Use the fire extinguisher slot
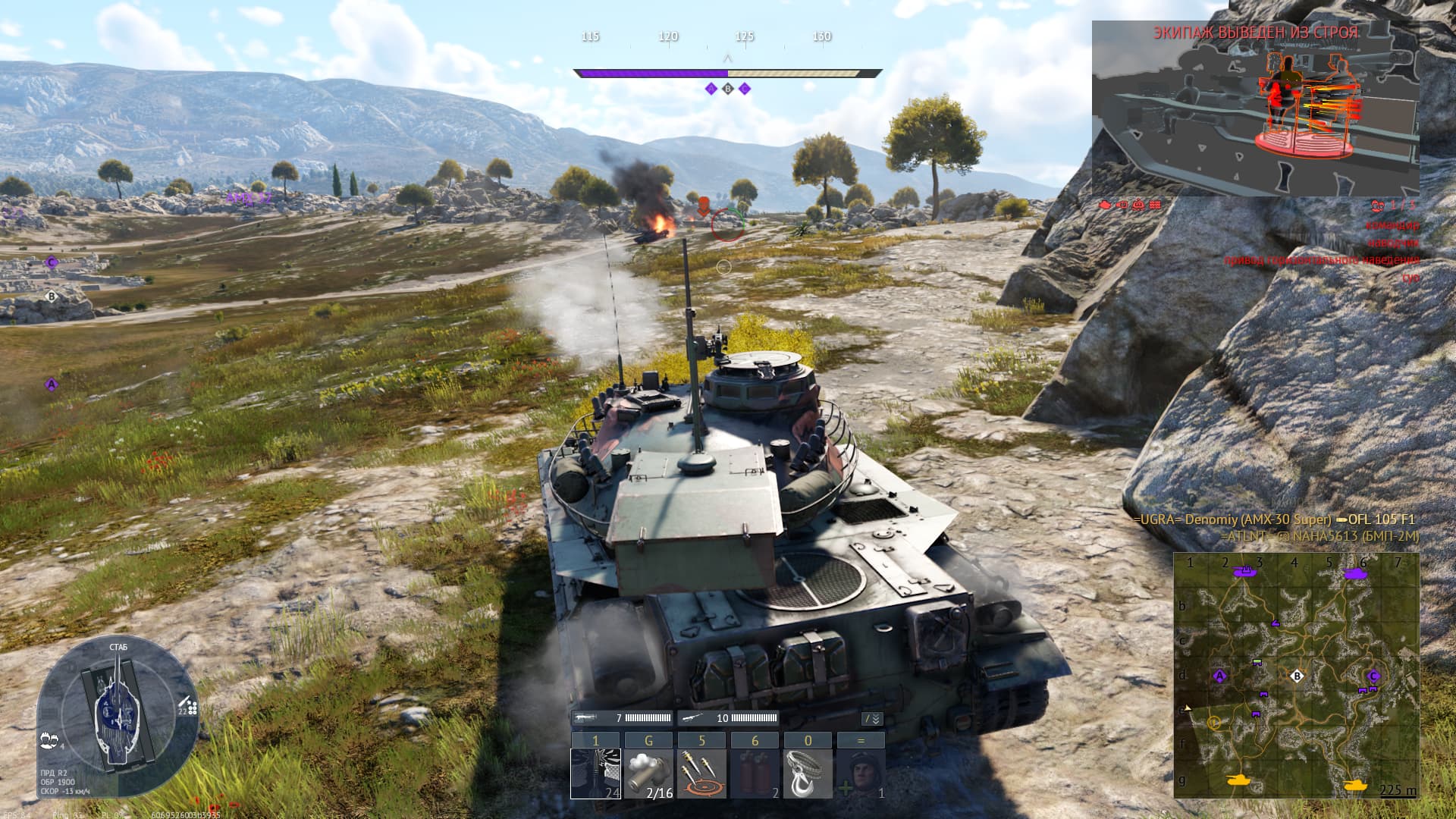This screenshot has width=1456, height=819. coord(755,773)
